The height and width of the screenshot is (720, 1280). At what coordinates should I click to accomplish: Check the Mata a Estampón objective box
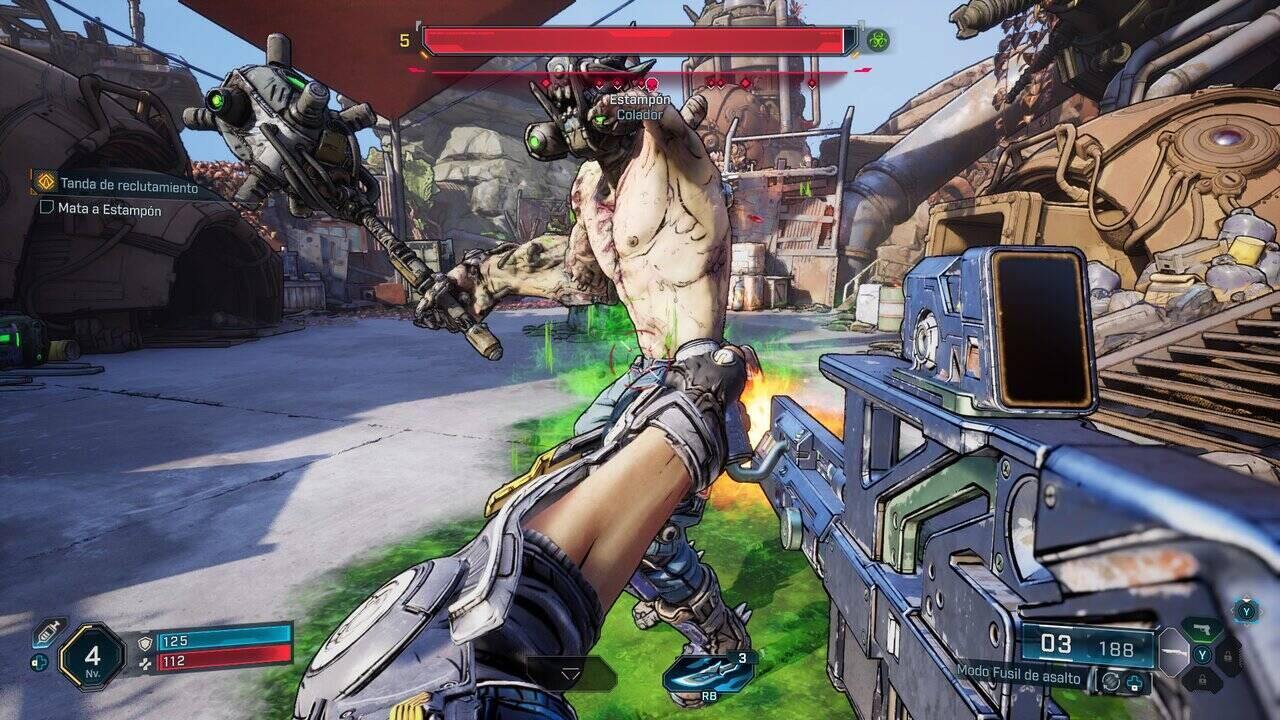coord(47,210)
